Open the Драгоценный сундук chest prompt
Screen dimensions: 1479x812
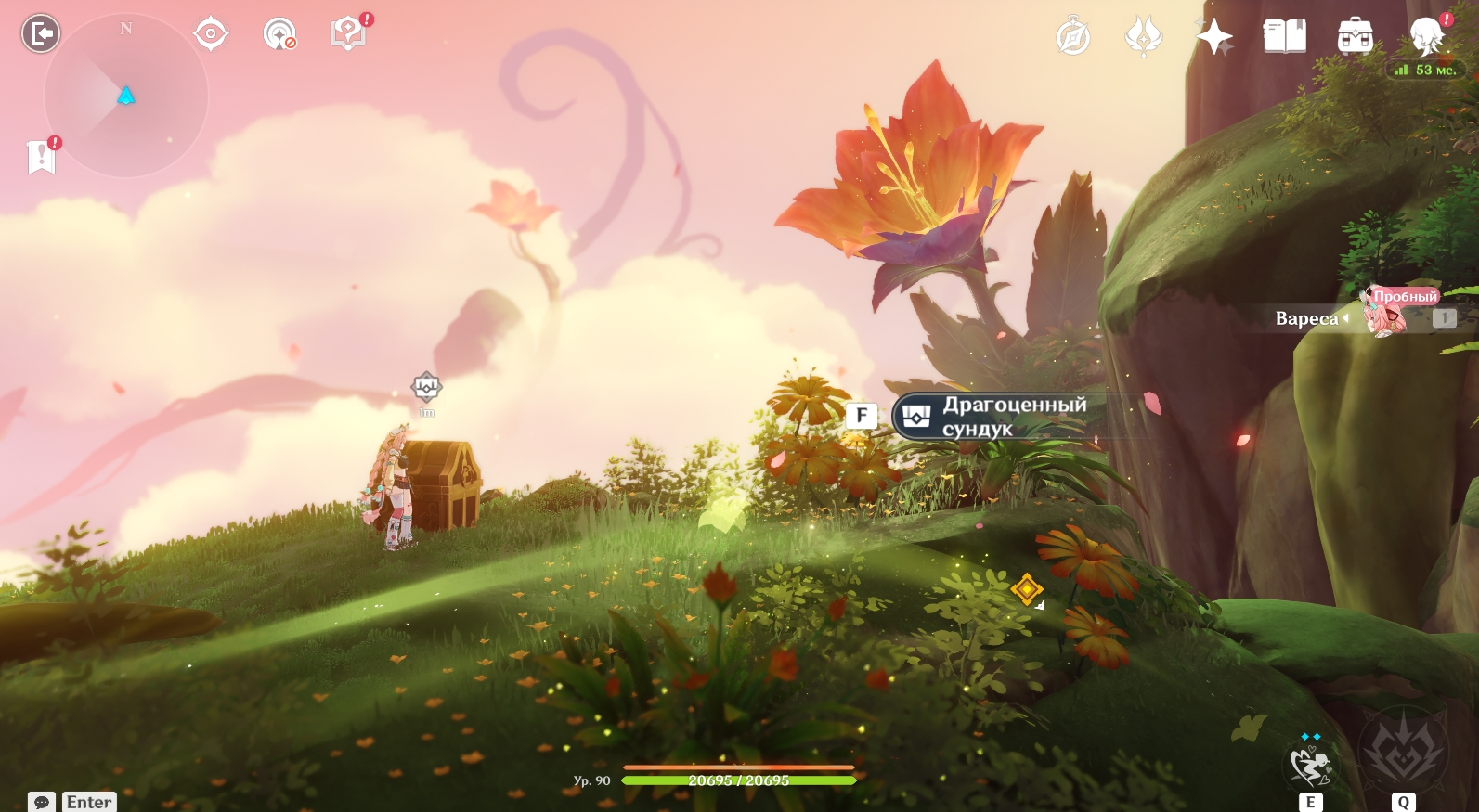[993, 416]
